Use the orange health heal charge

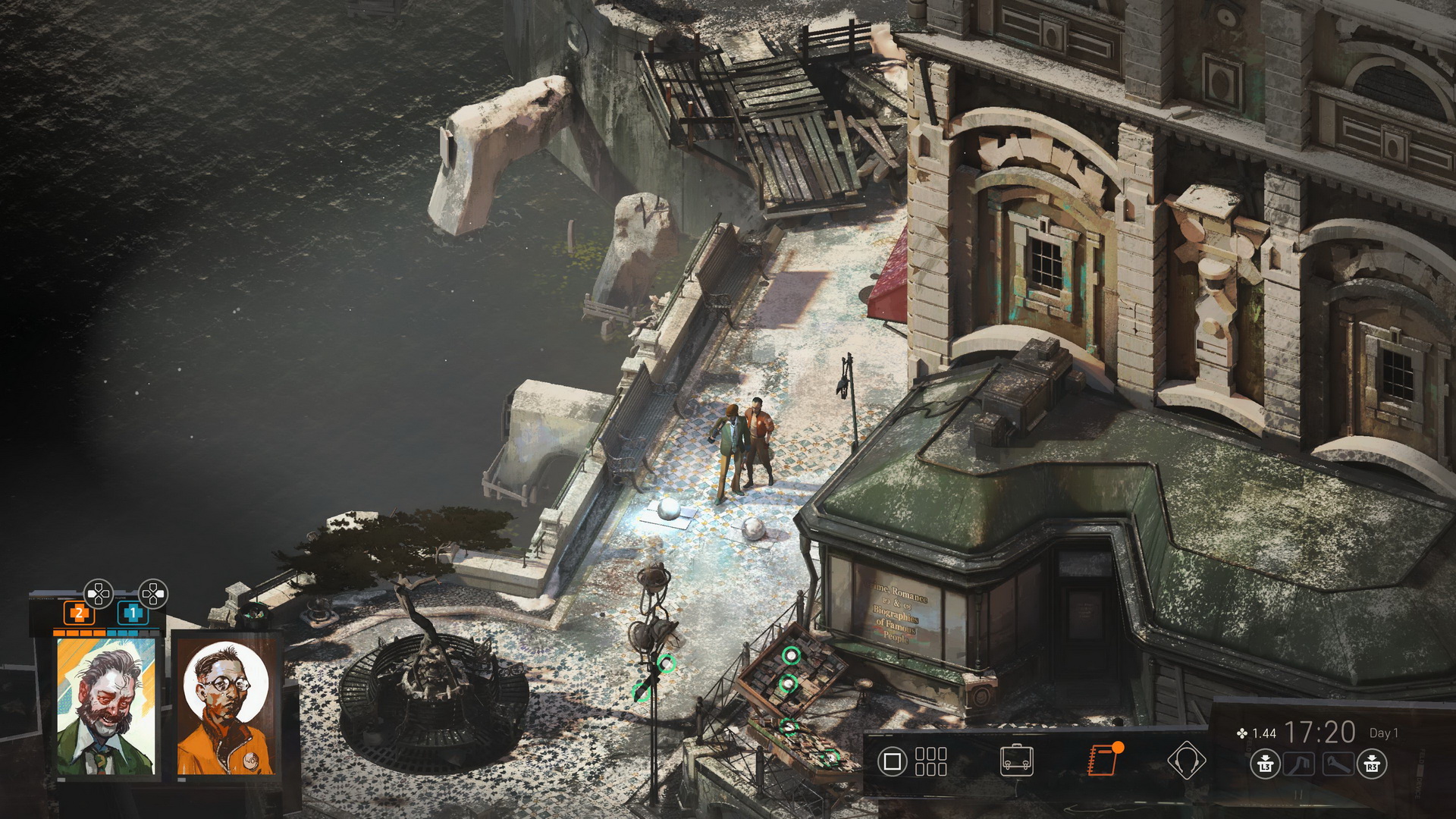(x=79, y=613)
